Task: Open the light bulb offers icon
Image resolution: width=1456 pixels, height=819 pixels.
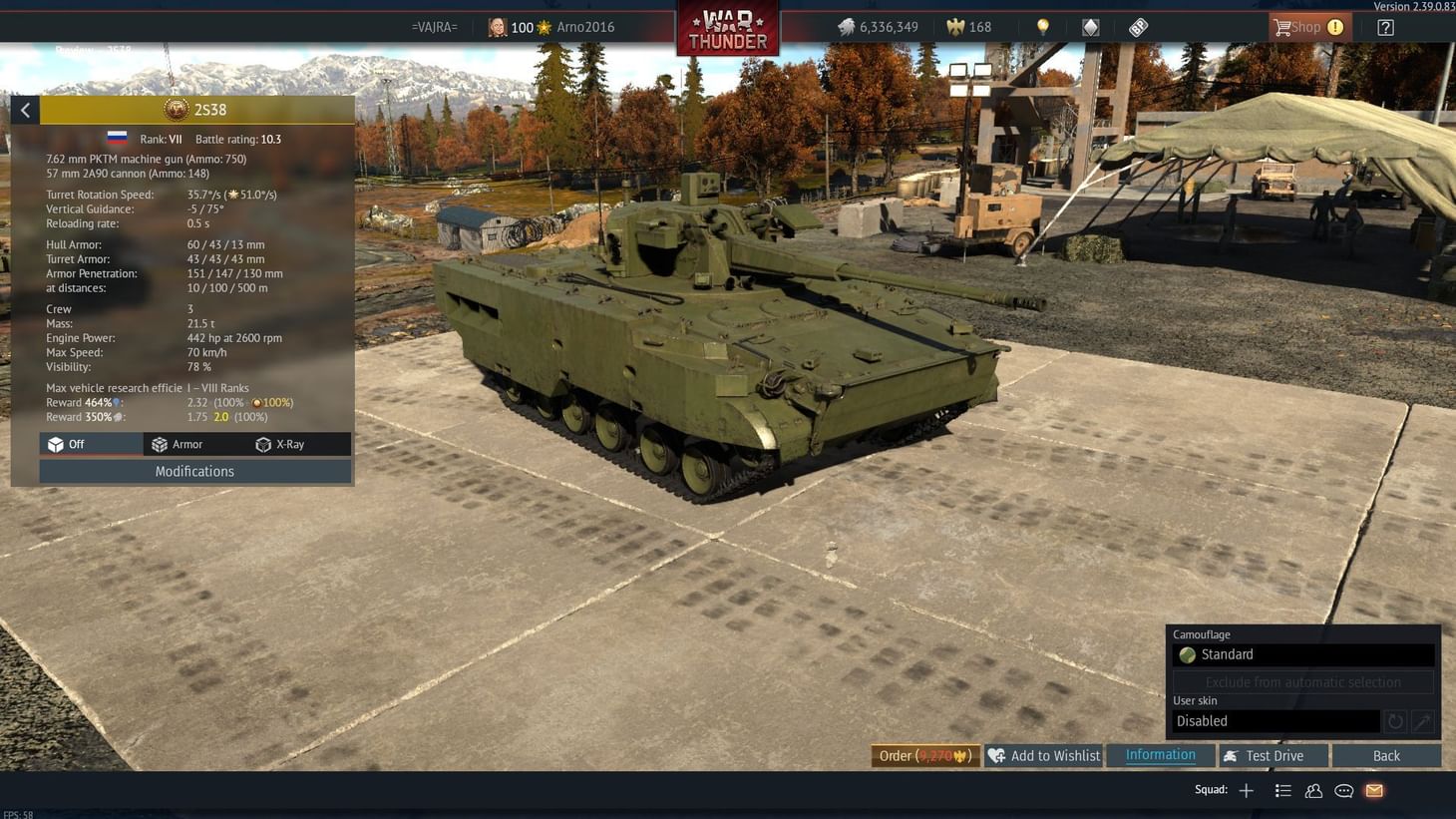Action: [x=1041, y=27]
